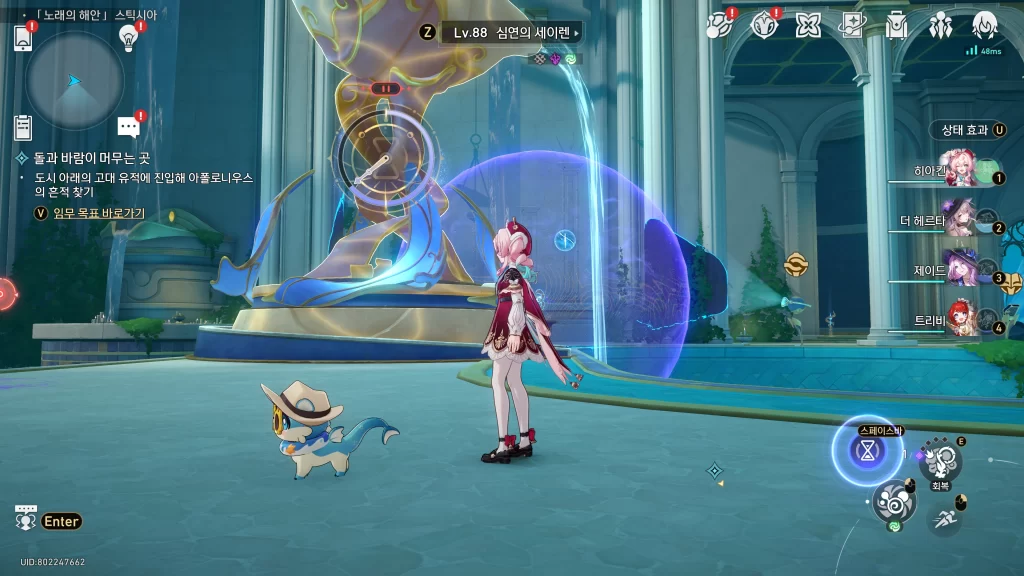The width and height of the screenshot is (1024, 576).
Task: Open the interconnected nodes icon with alert
Action: click(719, 25)
